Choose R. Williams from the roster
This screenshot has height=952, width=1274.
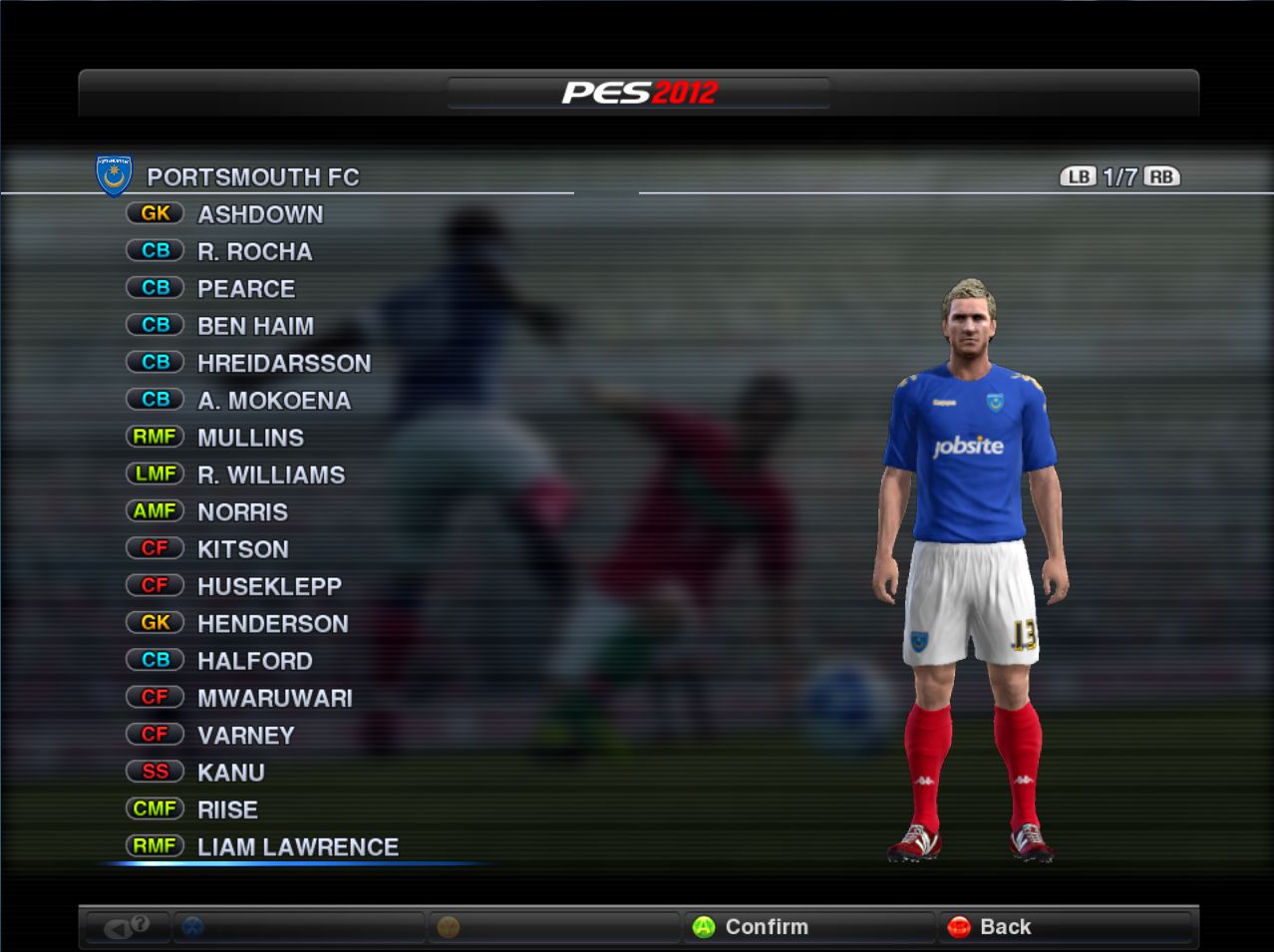coord(271,475)
